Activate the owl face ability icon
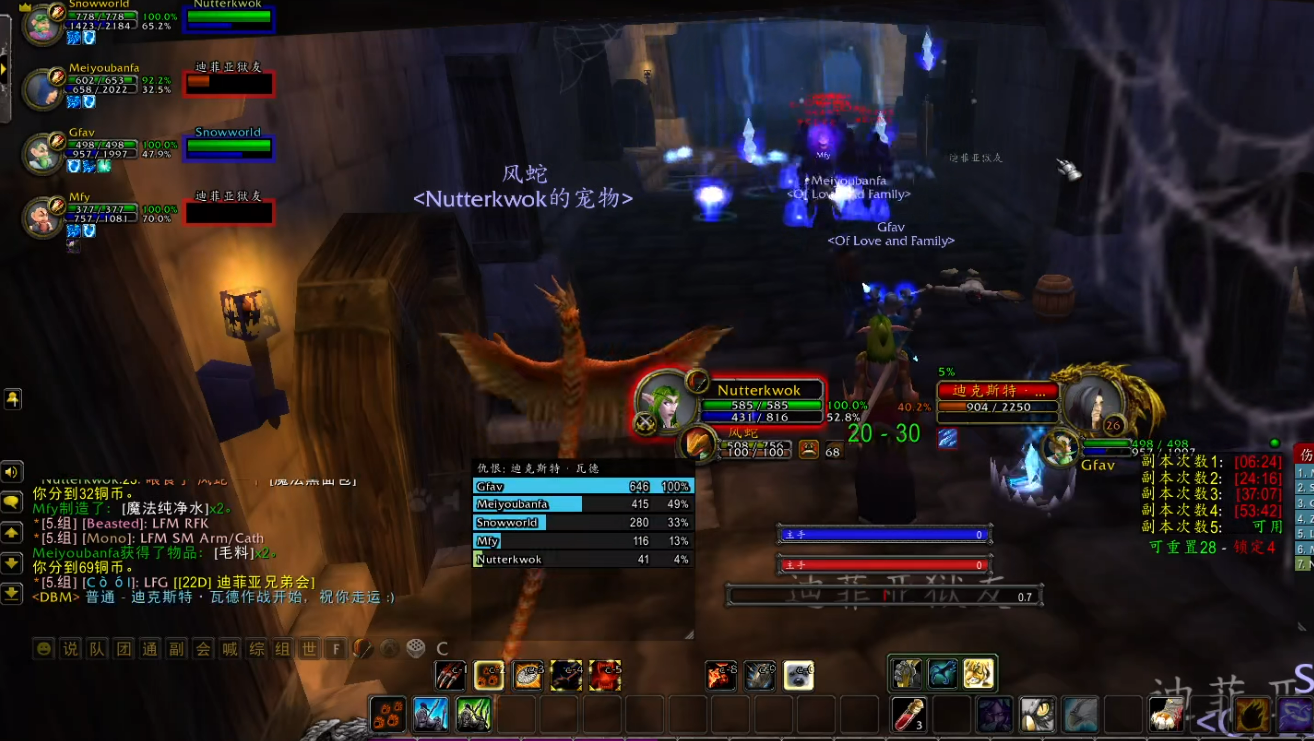The image size is (1314, 741). click(x=1035, y=714)
